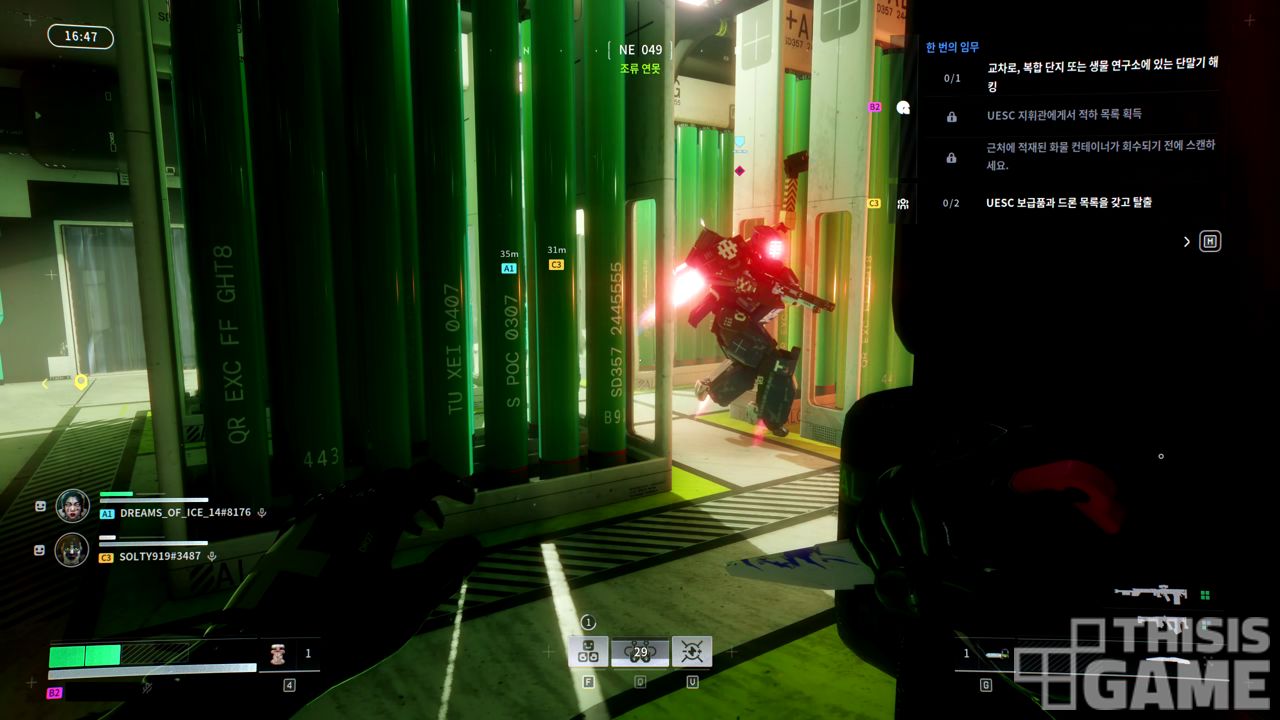Activate the ability on cooldown showing 29
This screenshot has width=1280, height=720.
tap(640, 652)
